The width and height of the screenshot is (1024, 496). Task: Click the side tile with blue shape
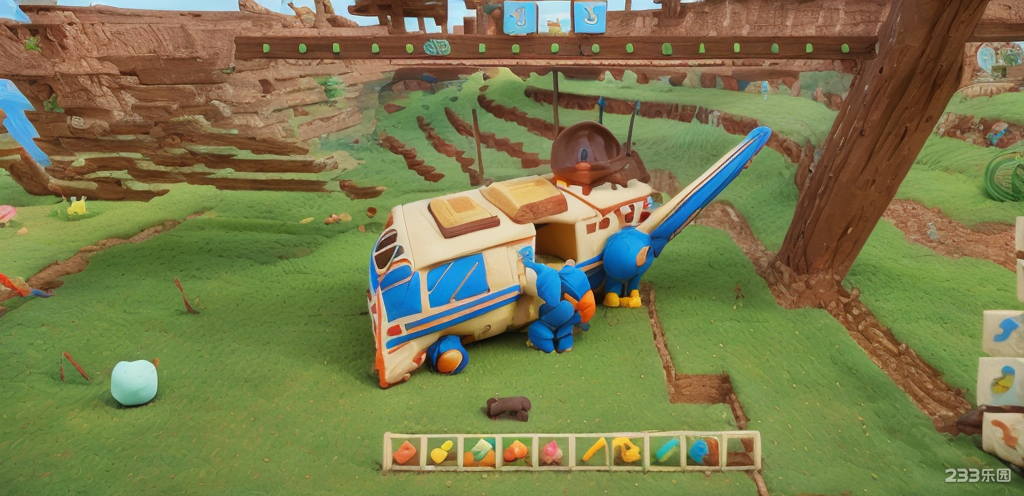tap(1003, 332)
